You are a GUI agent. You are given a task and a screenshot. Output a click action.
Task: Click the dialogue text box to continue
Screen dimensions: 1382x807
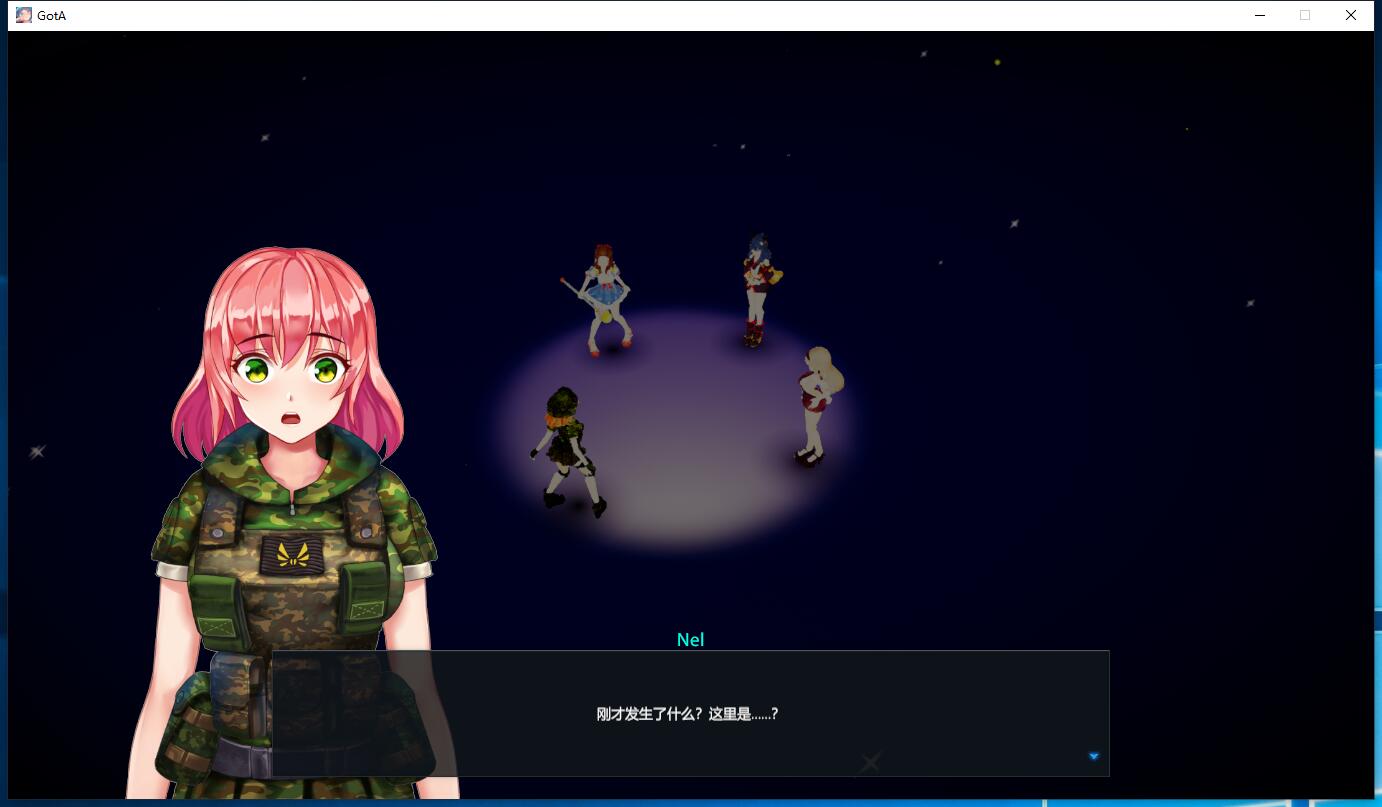click(690, 713)
